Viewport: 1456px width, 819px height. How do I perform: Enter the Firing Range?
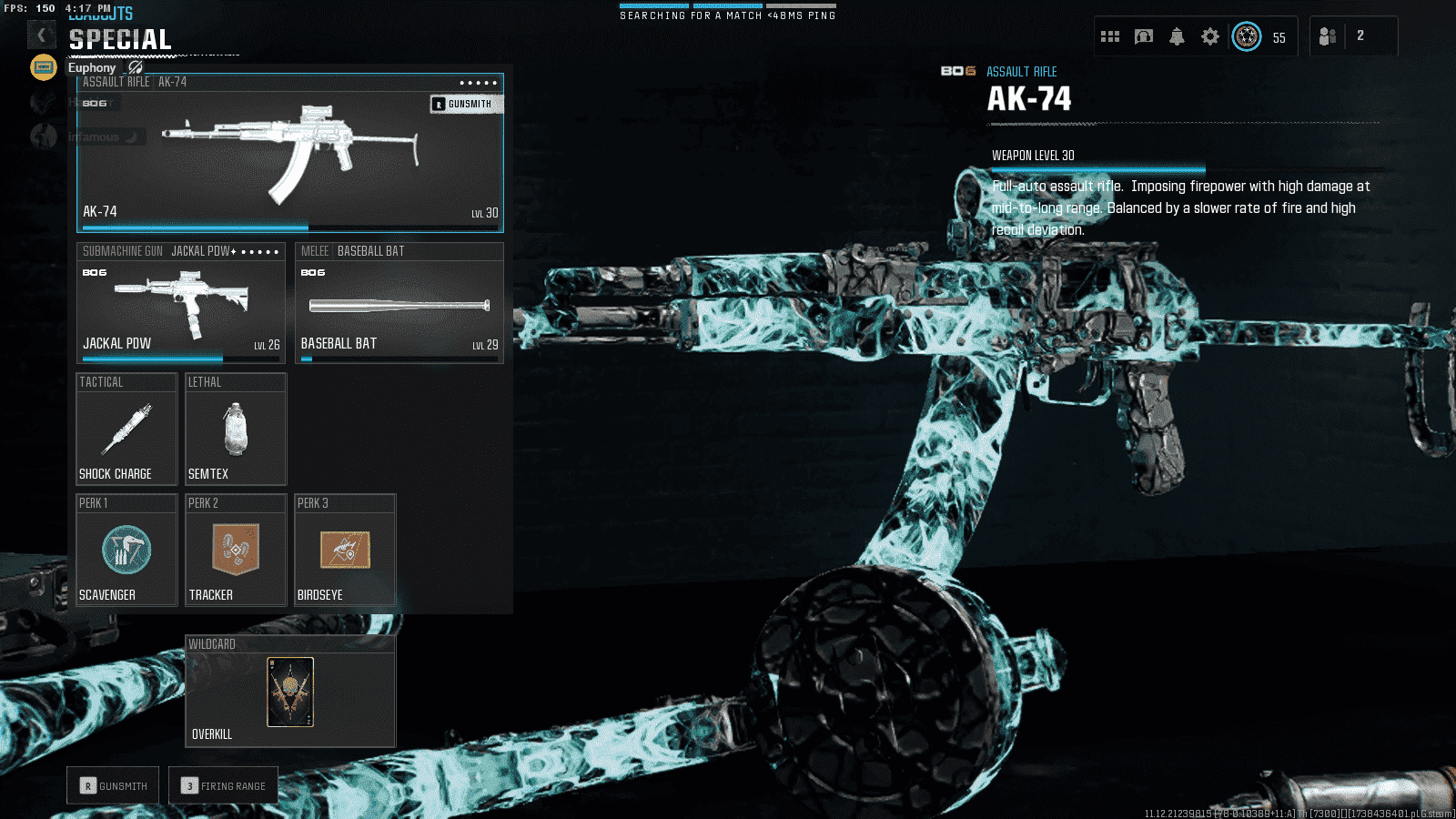(223, 784)
